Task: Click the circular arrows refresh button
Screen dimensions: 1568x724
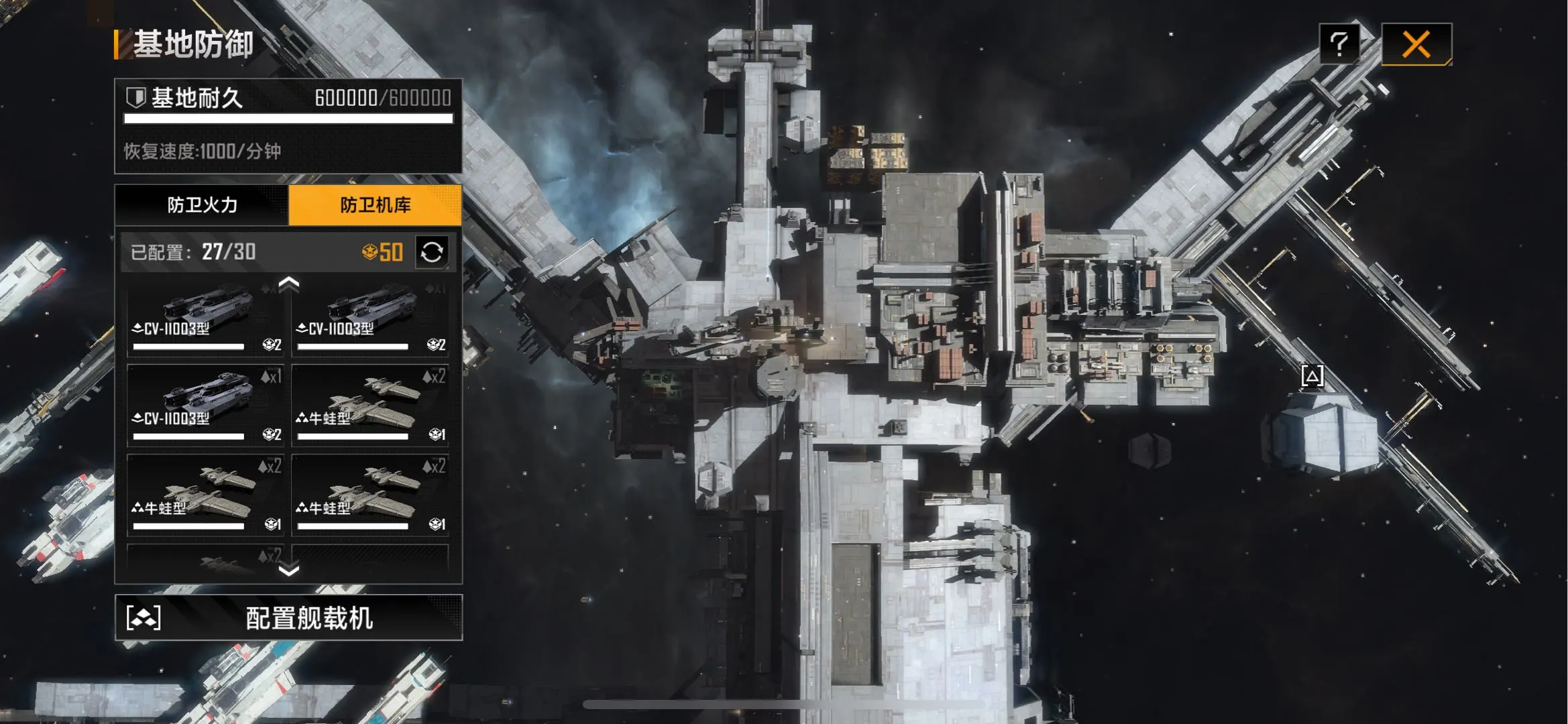Action: click(x=432, y=252)
